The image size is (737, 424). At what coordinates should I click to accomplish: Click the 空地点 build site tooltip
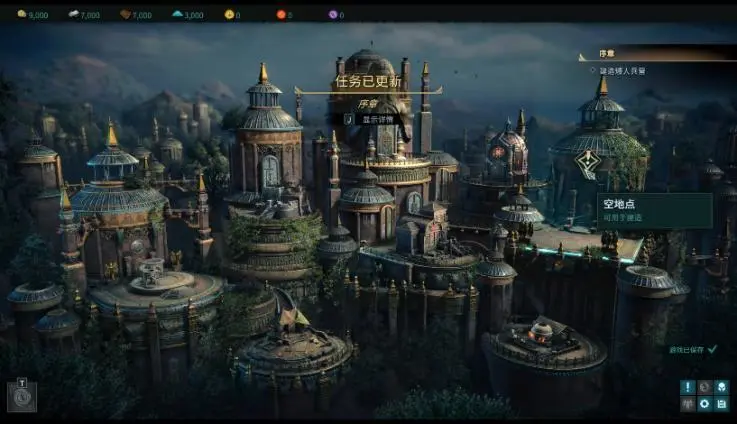pyautogui.click(x=654, y=210)
